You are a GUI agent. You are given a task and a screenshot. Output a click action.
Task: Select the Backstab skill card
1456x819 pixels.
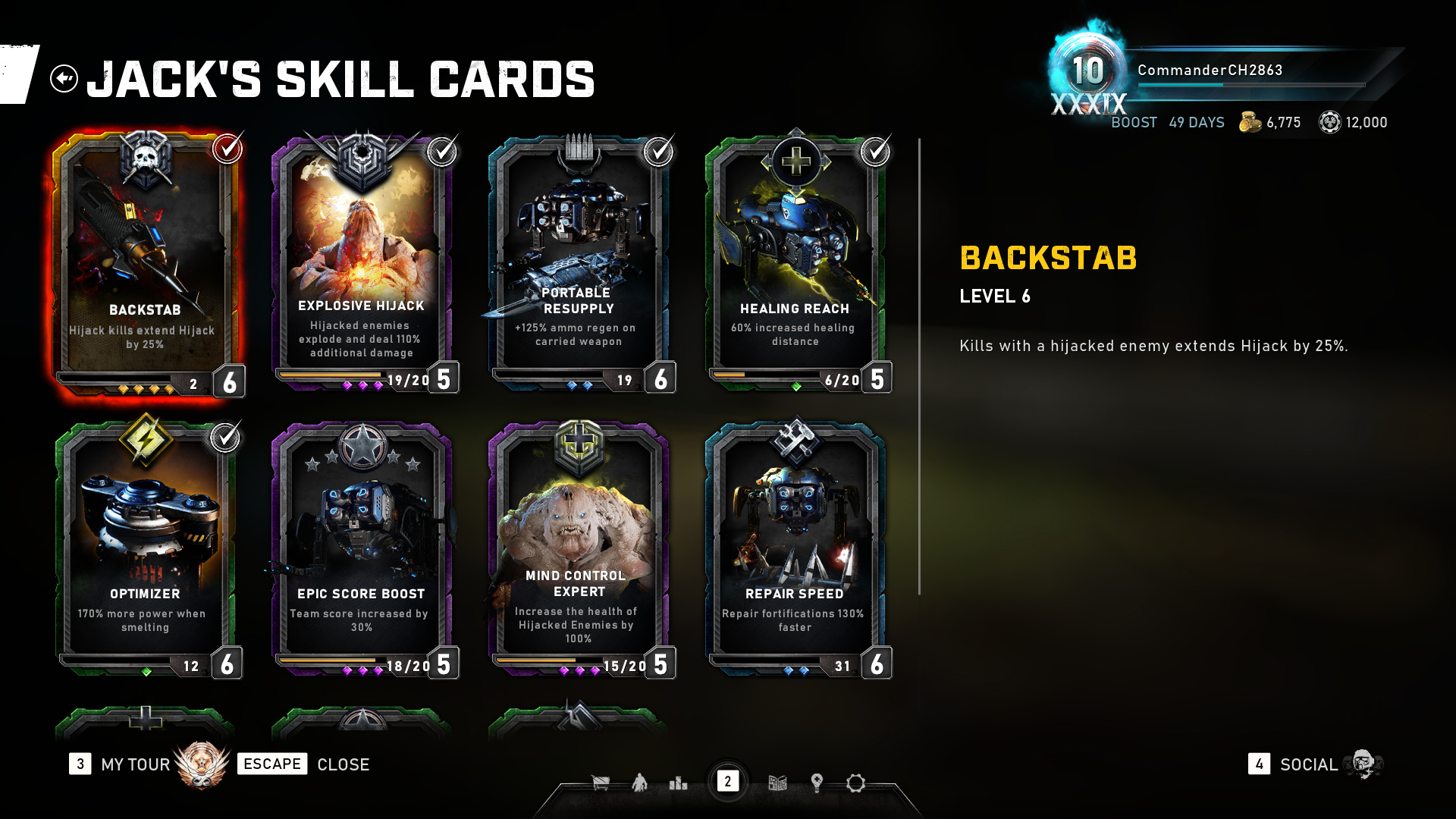point(145,262)
